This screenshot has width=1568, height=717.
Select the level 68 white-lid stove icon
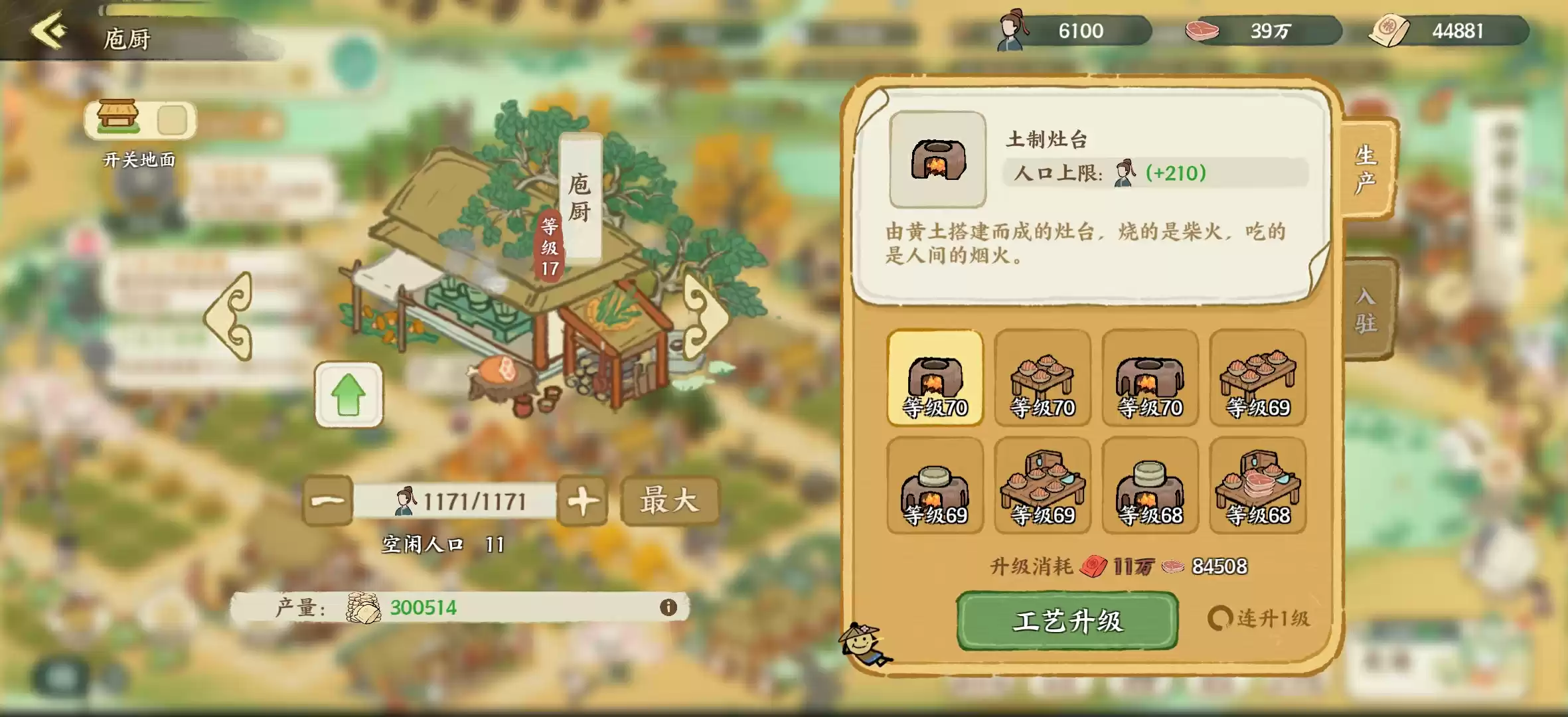1149,487
